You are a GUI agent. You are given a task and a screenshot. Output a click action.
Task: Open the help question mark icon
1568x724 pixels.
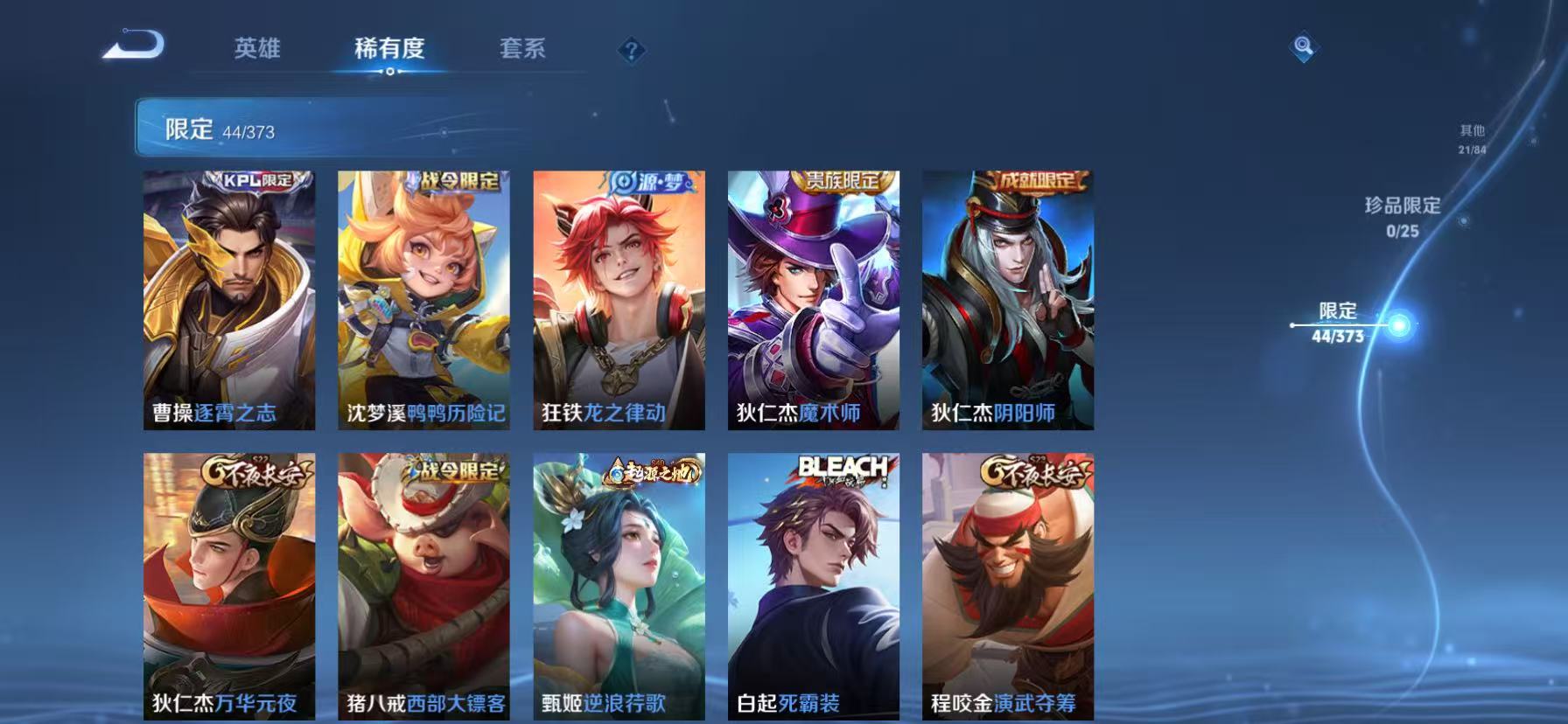(629, 50)
